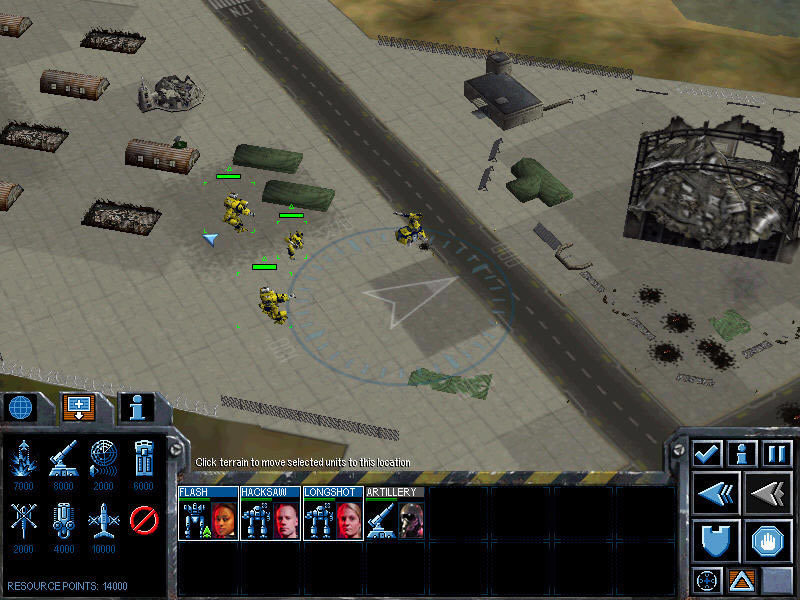The height and width of the screenshot is (600, 800).
Task: Pick the 2000-point crossed-out missile option
Action: point(22,521)
